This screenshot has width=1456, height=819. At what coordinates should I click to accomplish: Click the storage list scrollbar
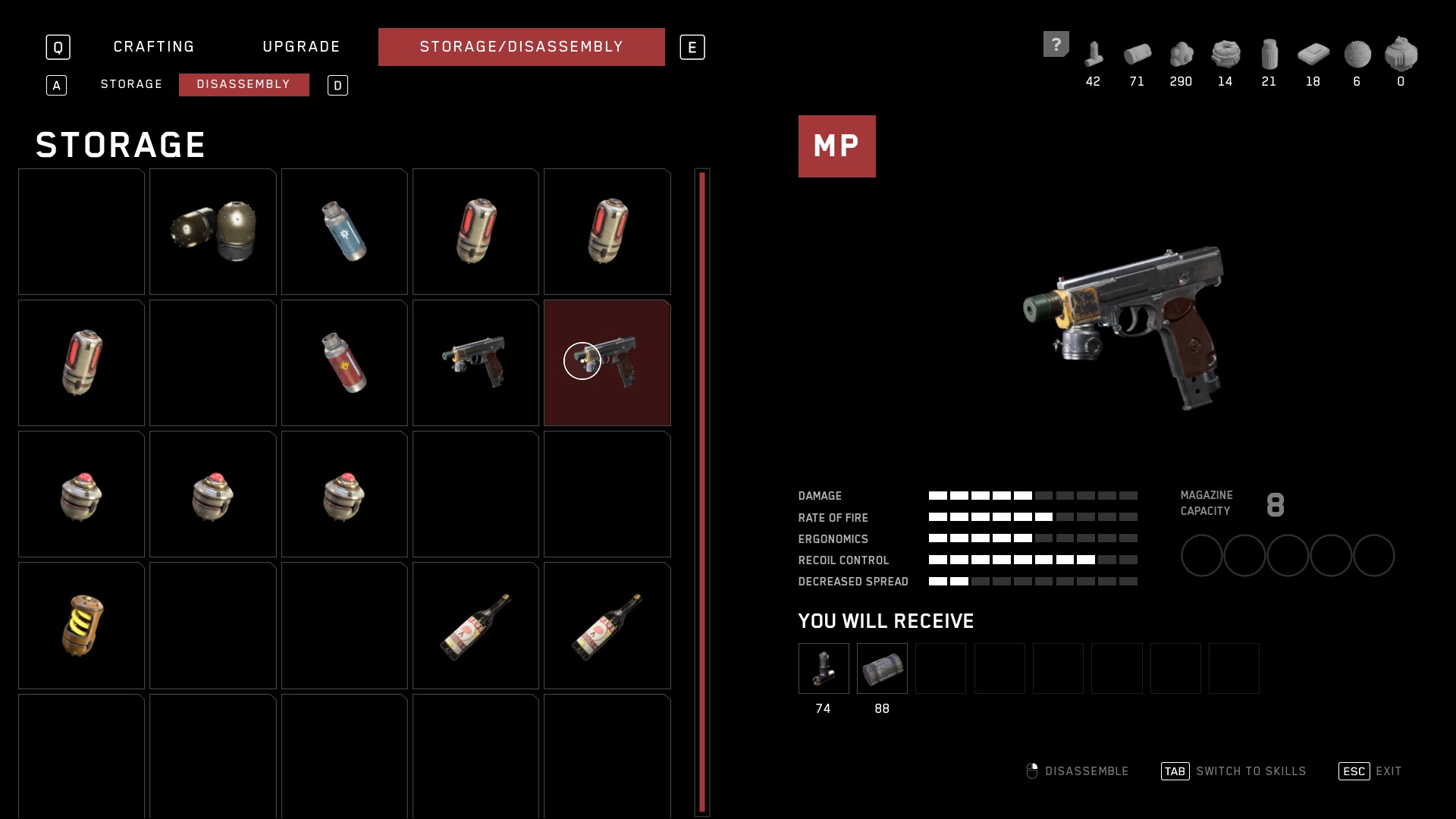702,491
